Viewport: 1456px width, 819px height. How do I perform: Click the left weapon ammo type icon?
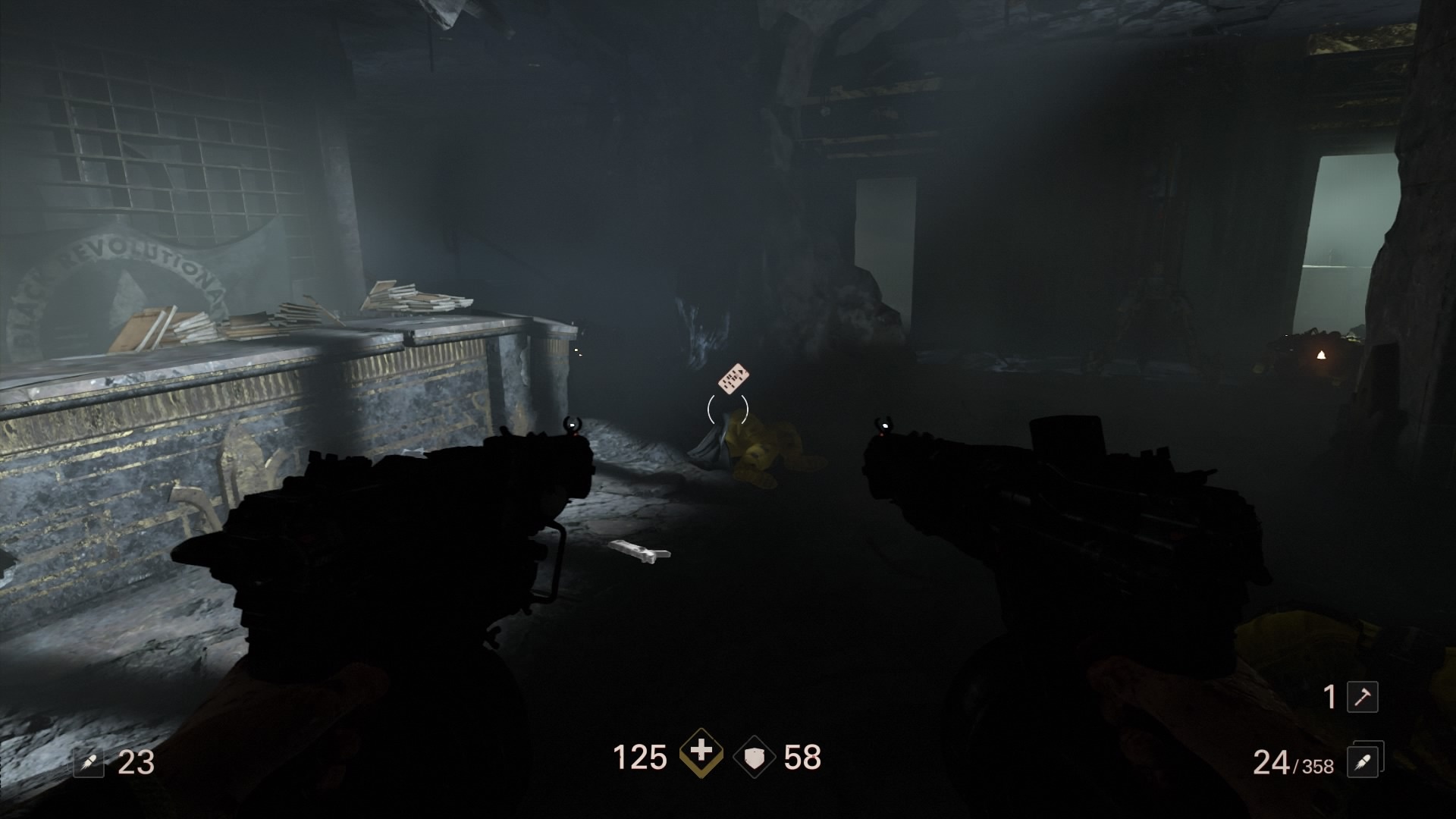(88, 762)
